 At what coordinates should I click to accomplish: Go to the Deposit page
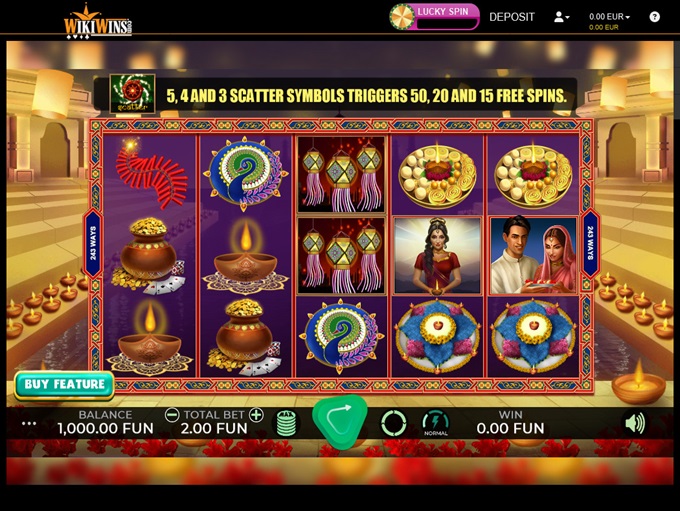(x=512, y=17)
